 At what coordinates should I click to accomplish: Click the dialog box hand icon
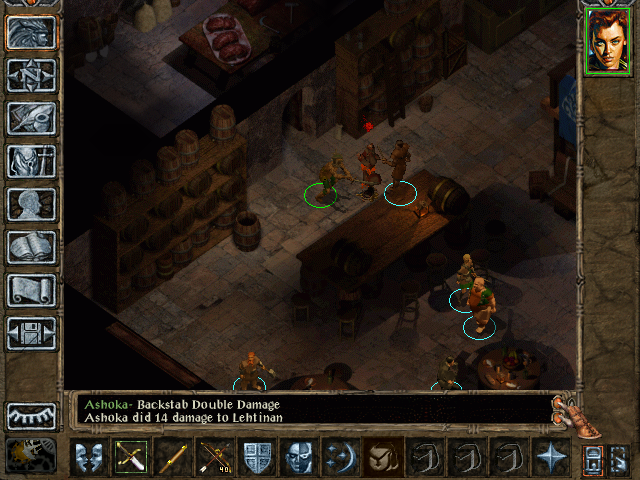click(576, 412)
